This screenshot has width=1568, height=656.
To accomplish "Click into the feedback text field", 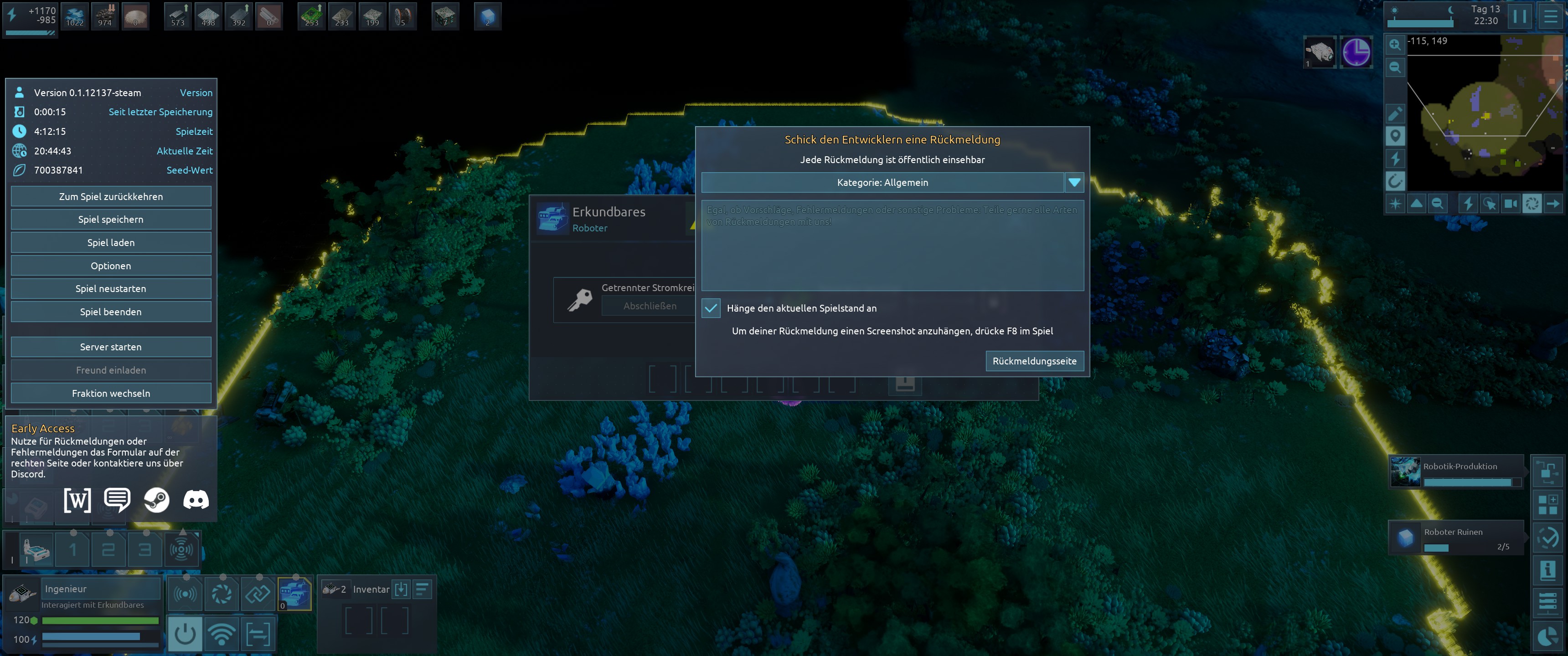I will [892, 246].
